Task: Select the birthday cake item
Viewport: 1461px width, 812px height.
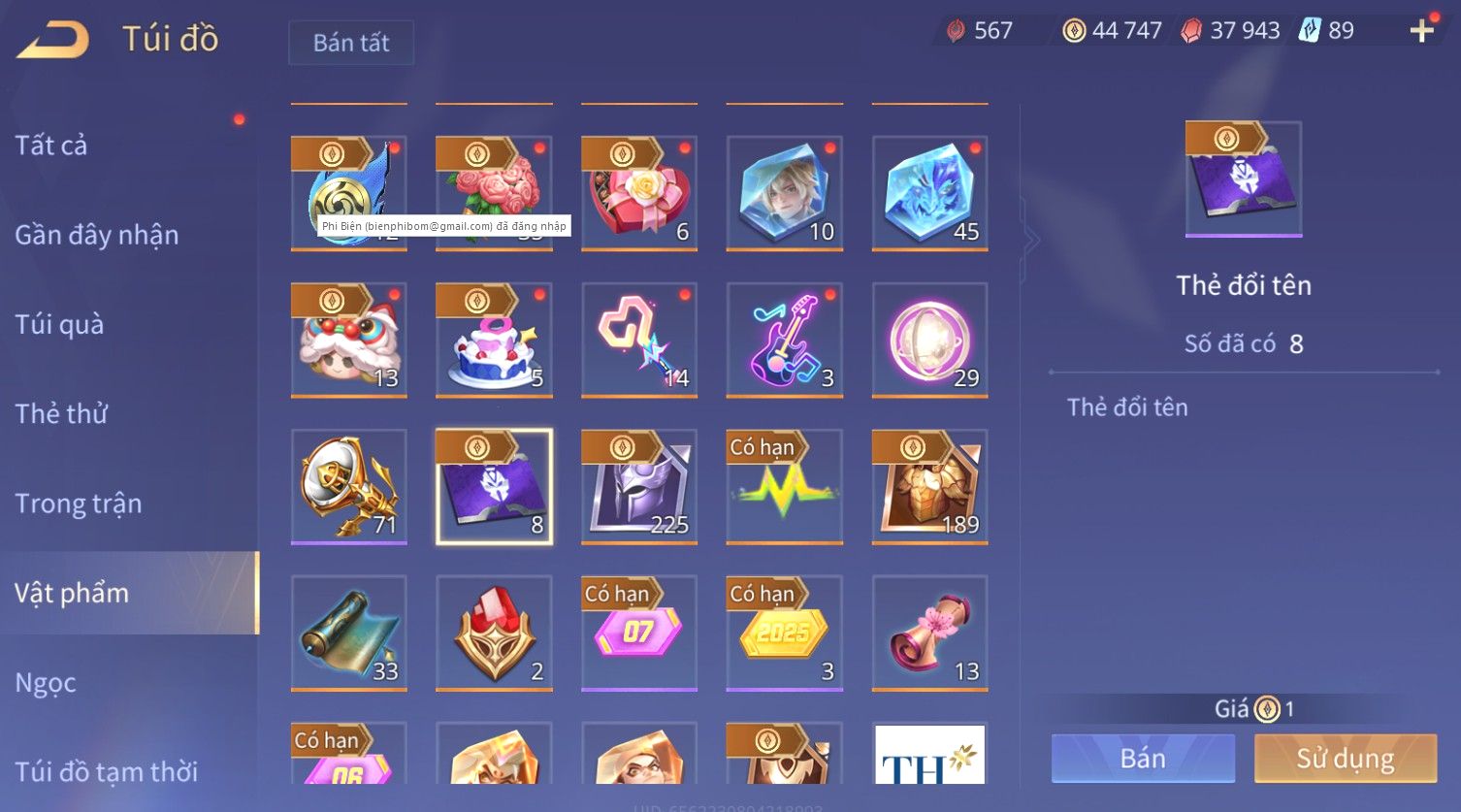Action: pyautogui.click(x=494, y=340)
